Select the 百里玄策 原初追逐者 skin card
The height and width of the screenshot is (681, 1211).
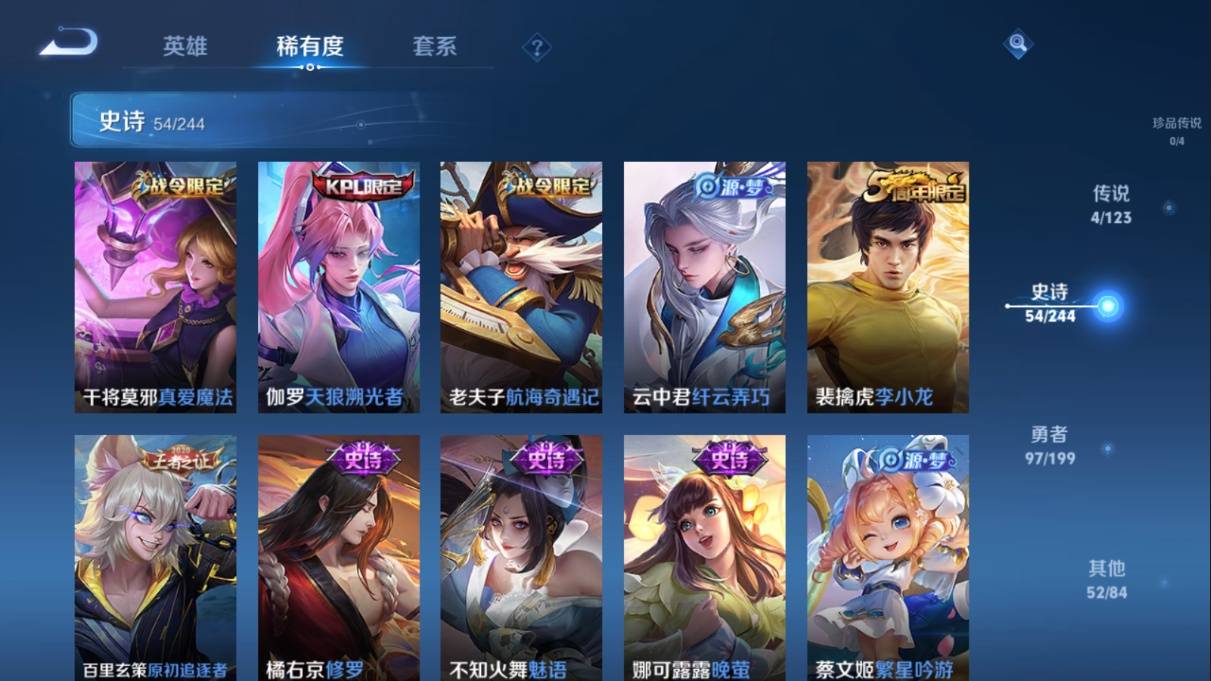(156, 557)
